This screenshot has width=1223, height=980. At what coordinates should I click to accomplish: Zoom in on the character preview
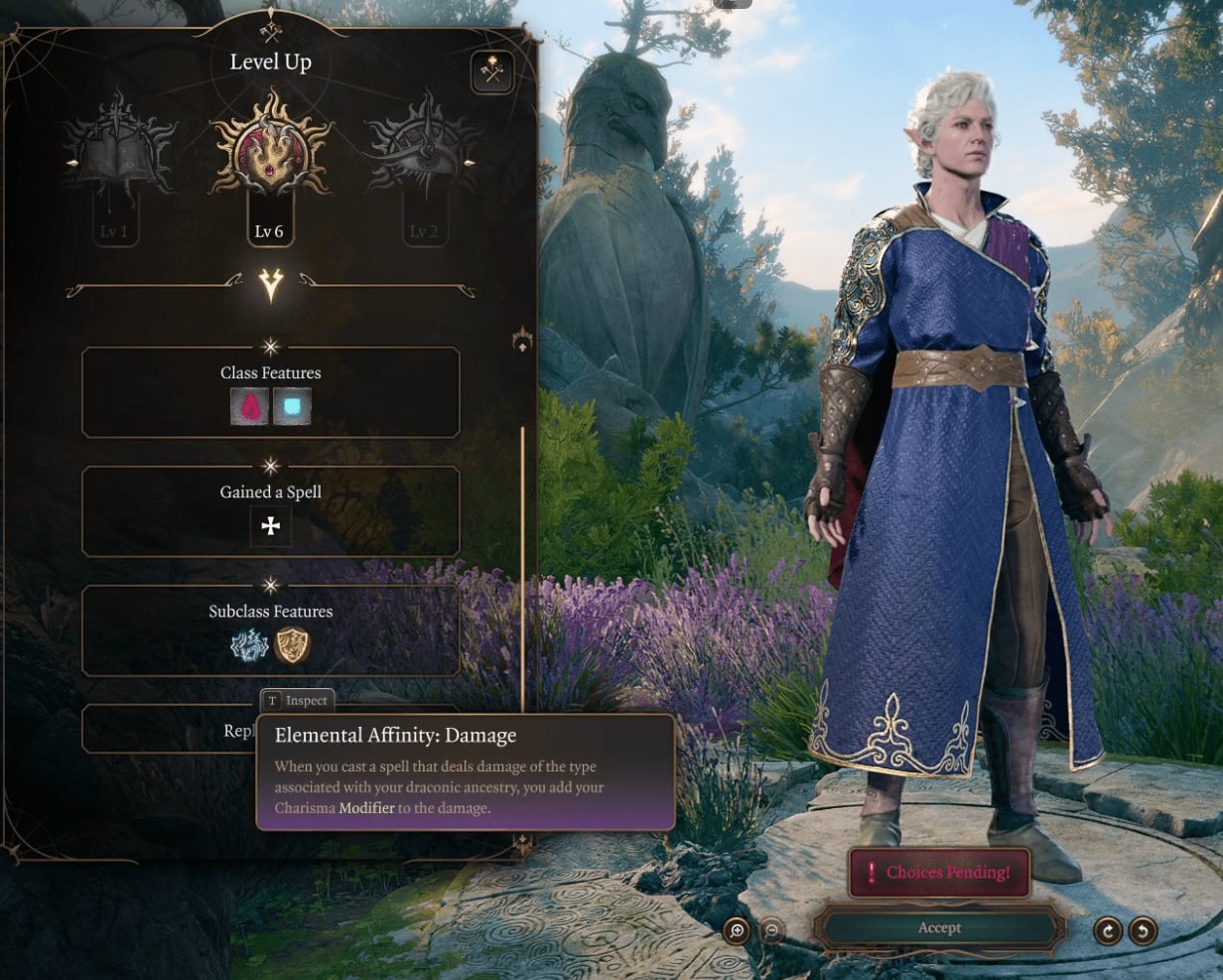tap(737, 930)
